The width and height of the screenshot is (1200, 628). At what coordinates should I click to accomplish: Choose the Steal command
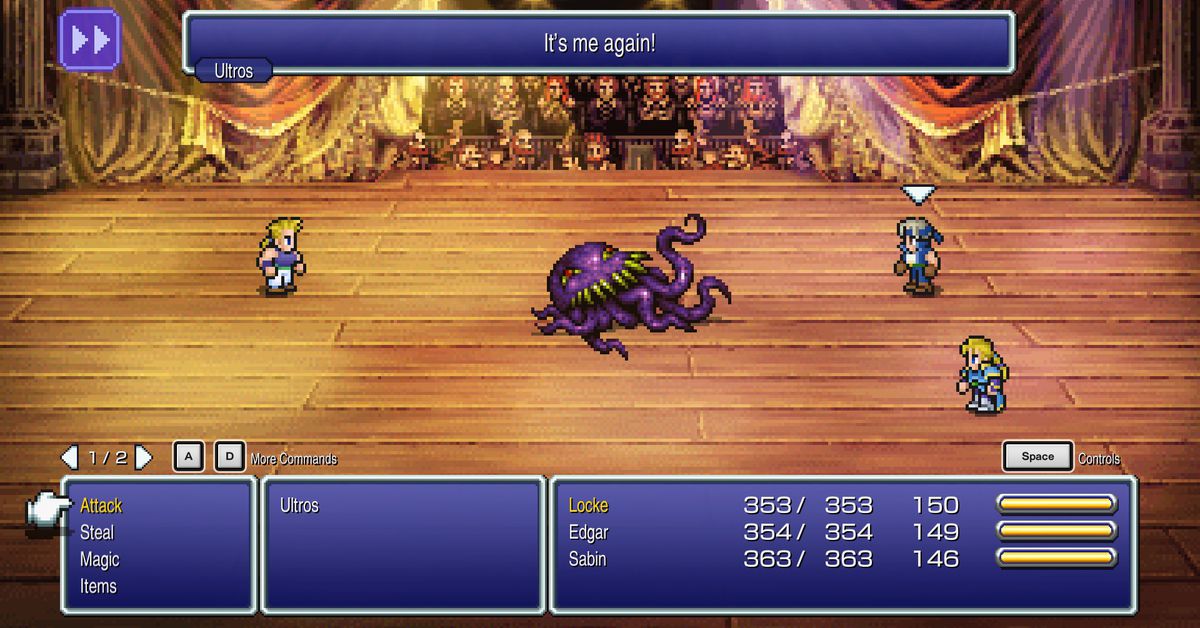point(97,533)
